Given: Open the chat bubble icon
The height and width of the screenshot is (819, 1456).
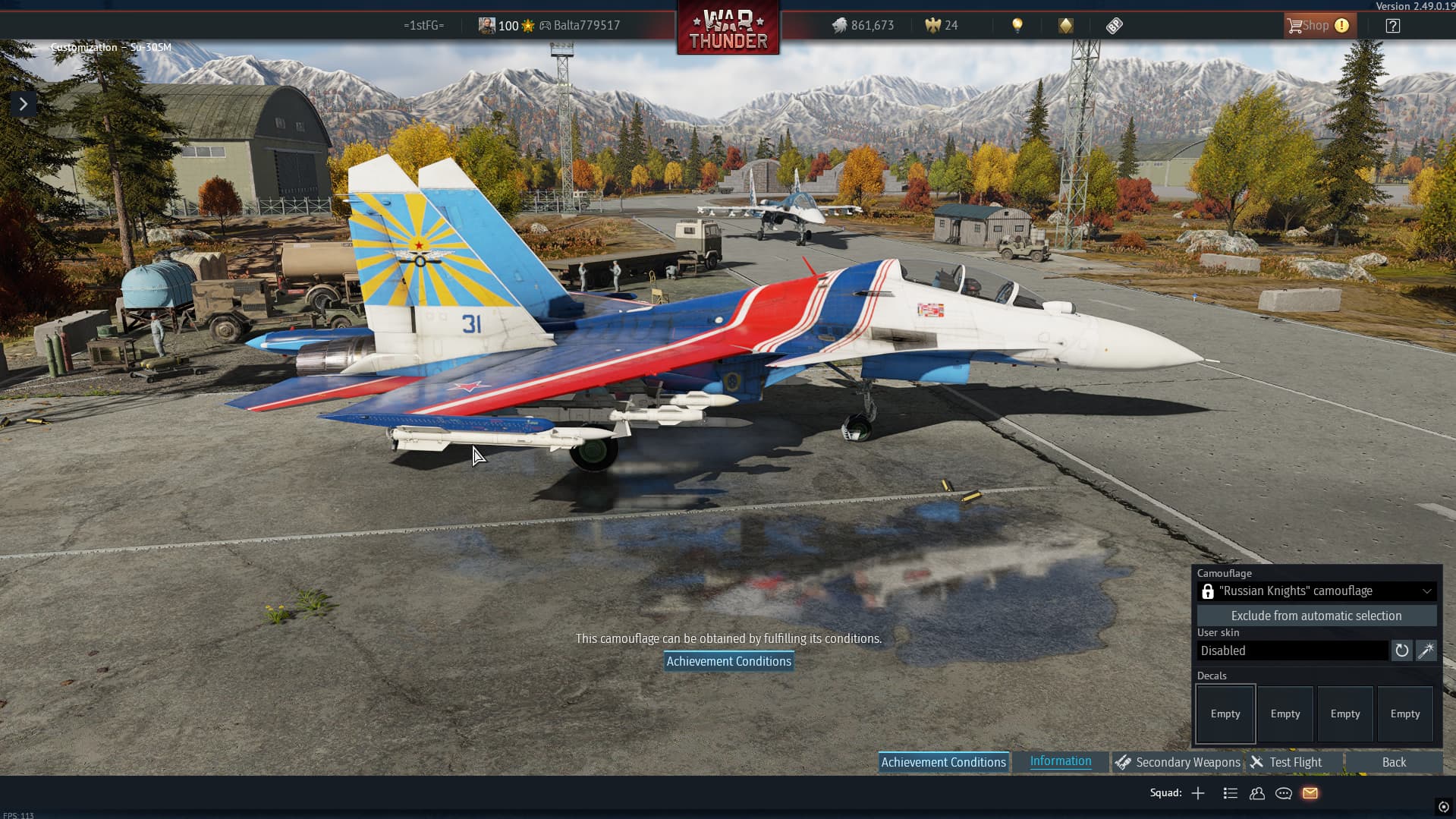Looking at the screenshot, I should 1284,793.
